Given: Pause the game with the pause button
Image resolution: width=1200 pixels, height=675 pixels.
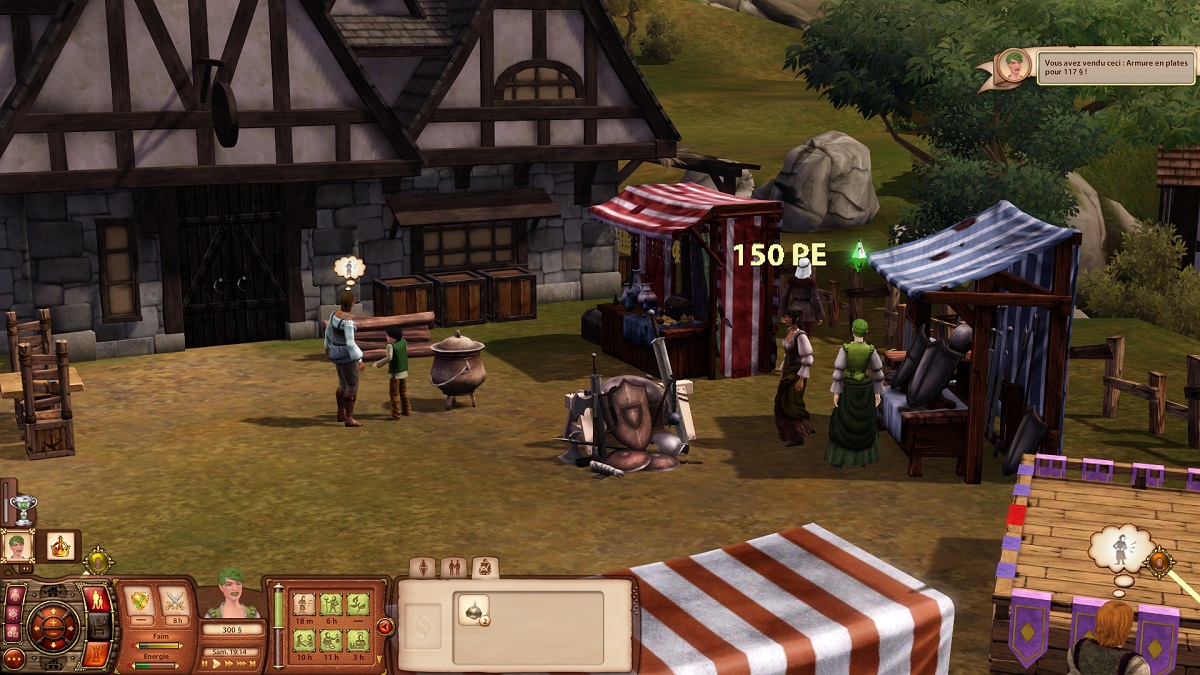Looking at the screenshot, I should pos(205,664).
